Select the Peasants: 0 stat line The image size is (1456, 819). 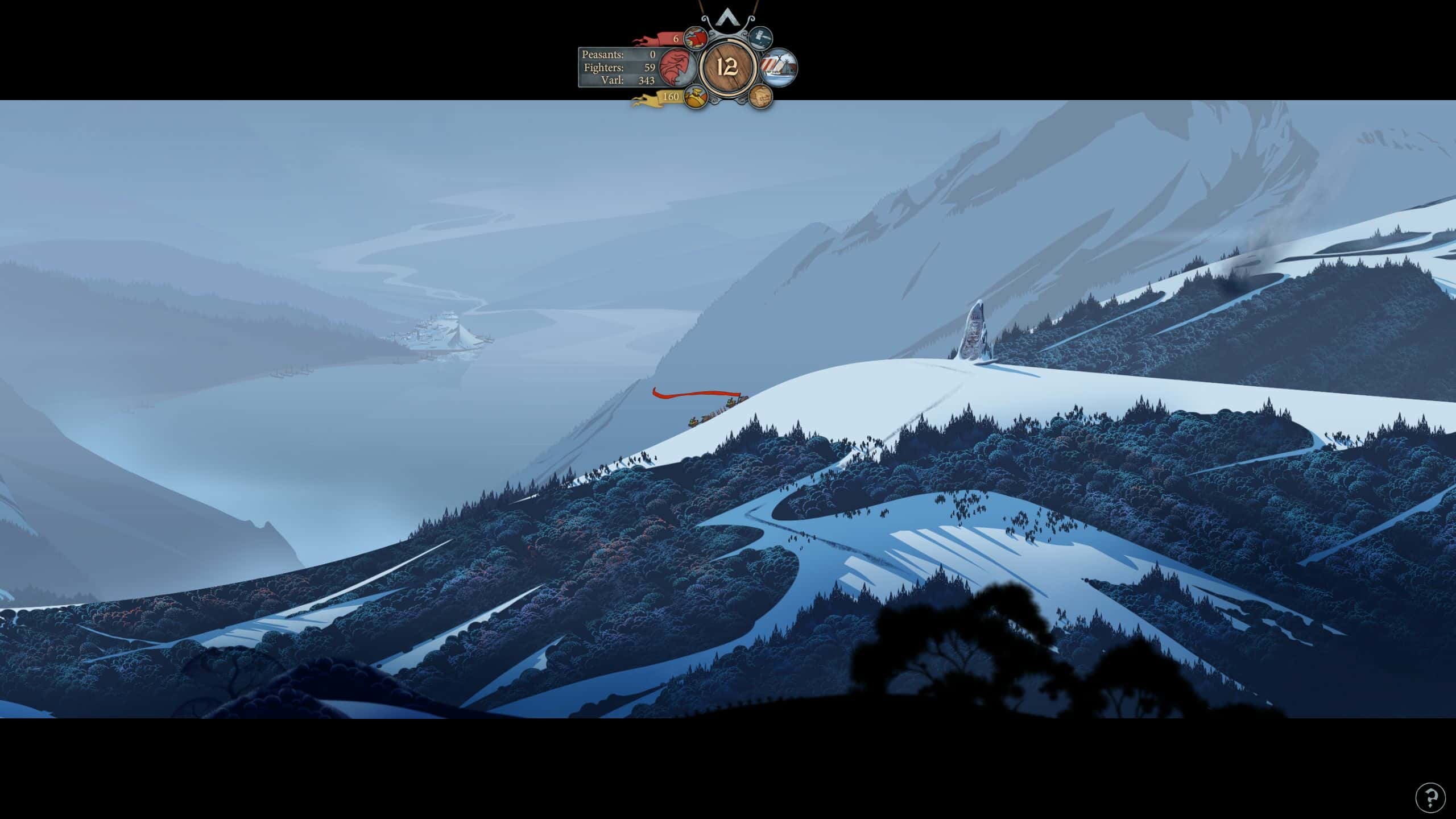[619, 55]
